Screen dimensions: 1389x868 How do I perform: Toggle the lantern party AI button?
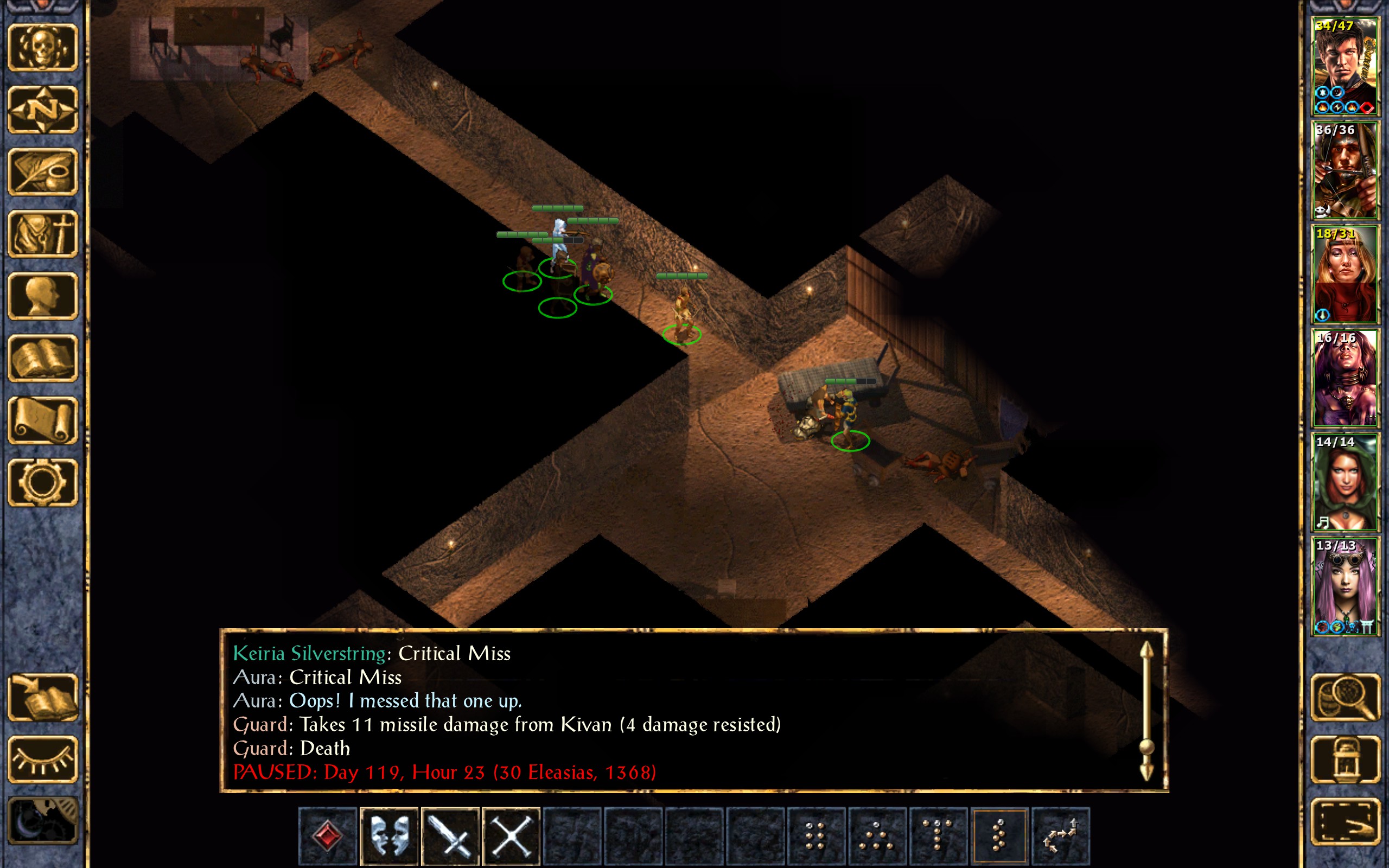click(x=1346, y=759)
